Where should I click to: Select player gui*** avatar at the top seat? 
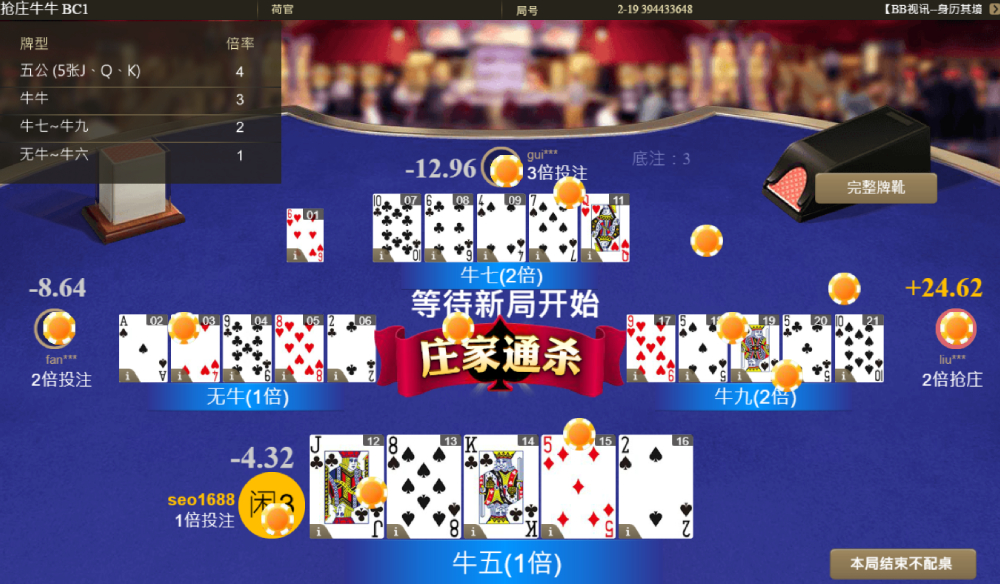(501, 168)
